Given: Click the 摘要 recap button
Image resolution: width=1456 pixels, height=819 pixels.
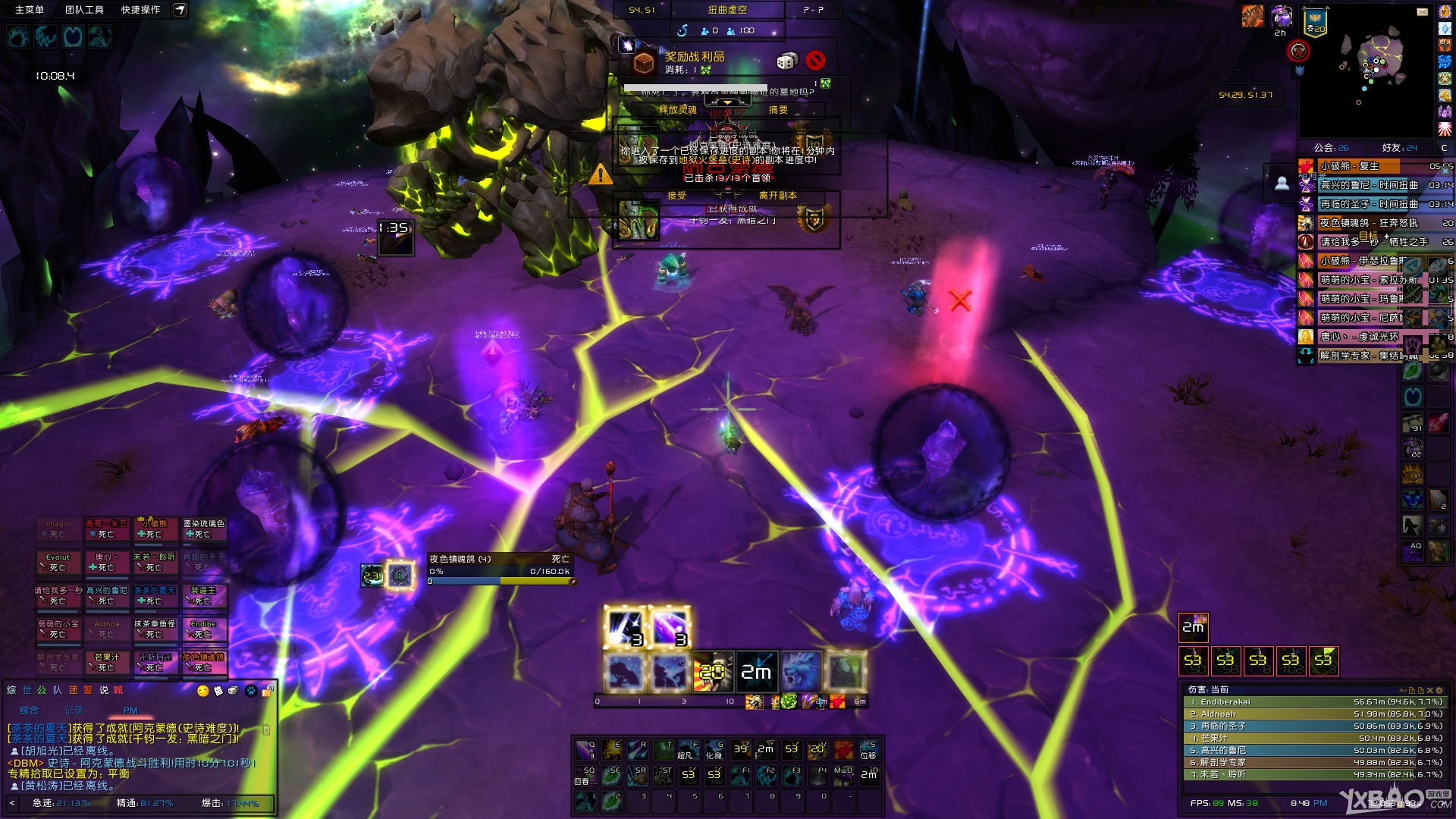Looking at the screenshot, I should coord(778,110).
